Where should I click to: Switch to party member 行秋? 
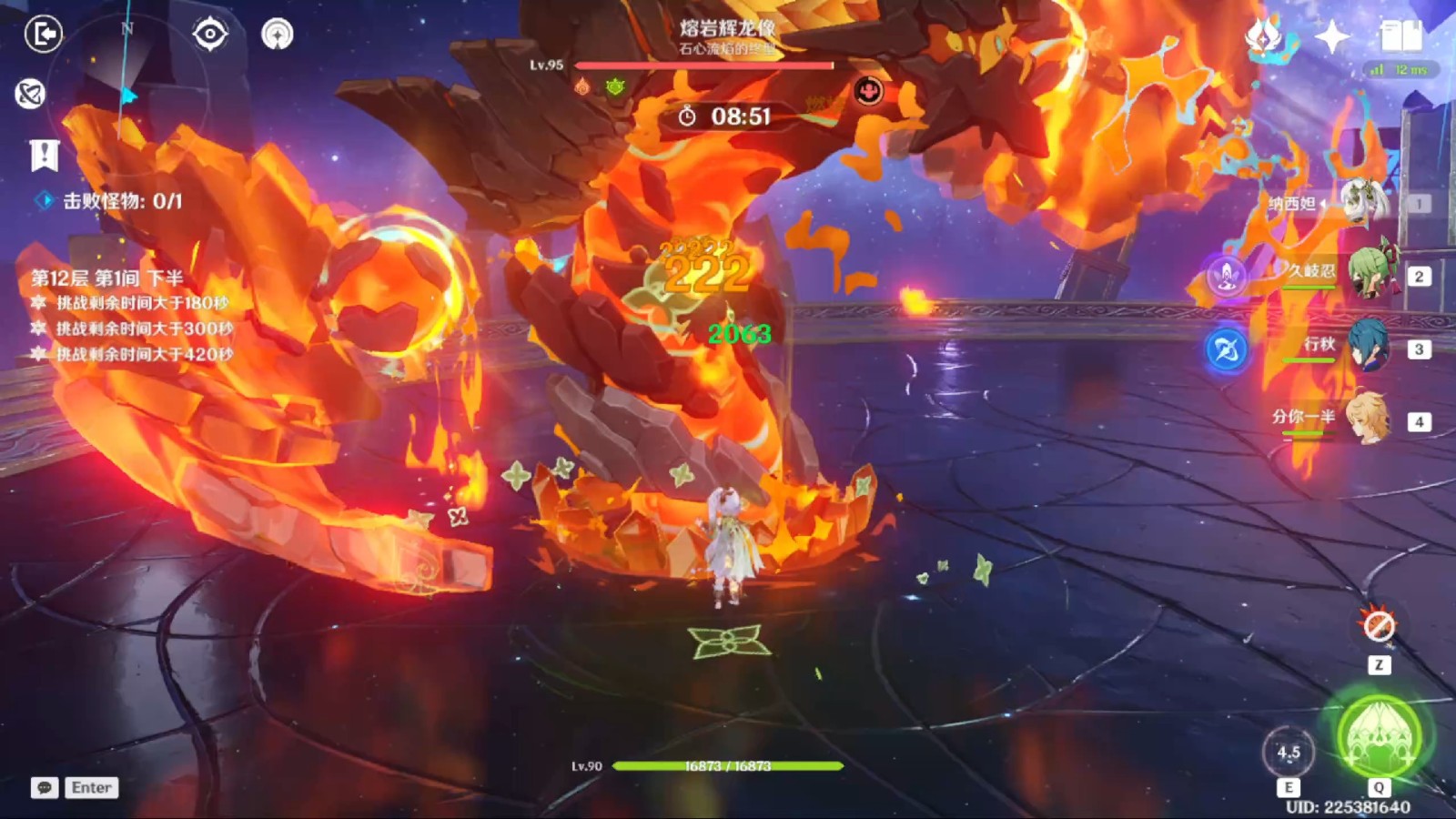click(1365, 348)
